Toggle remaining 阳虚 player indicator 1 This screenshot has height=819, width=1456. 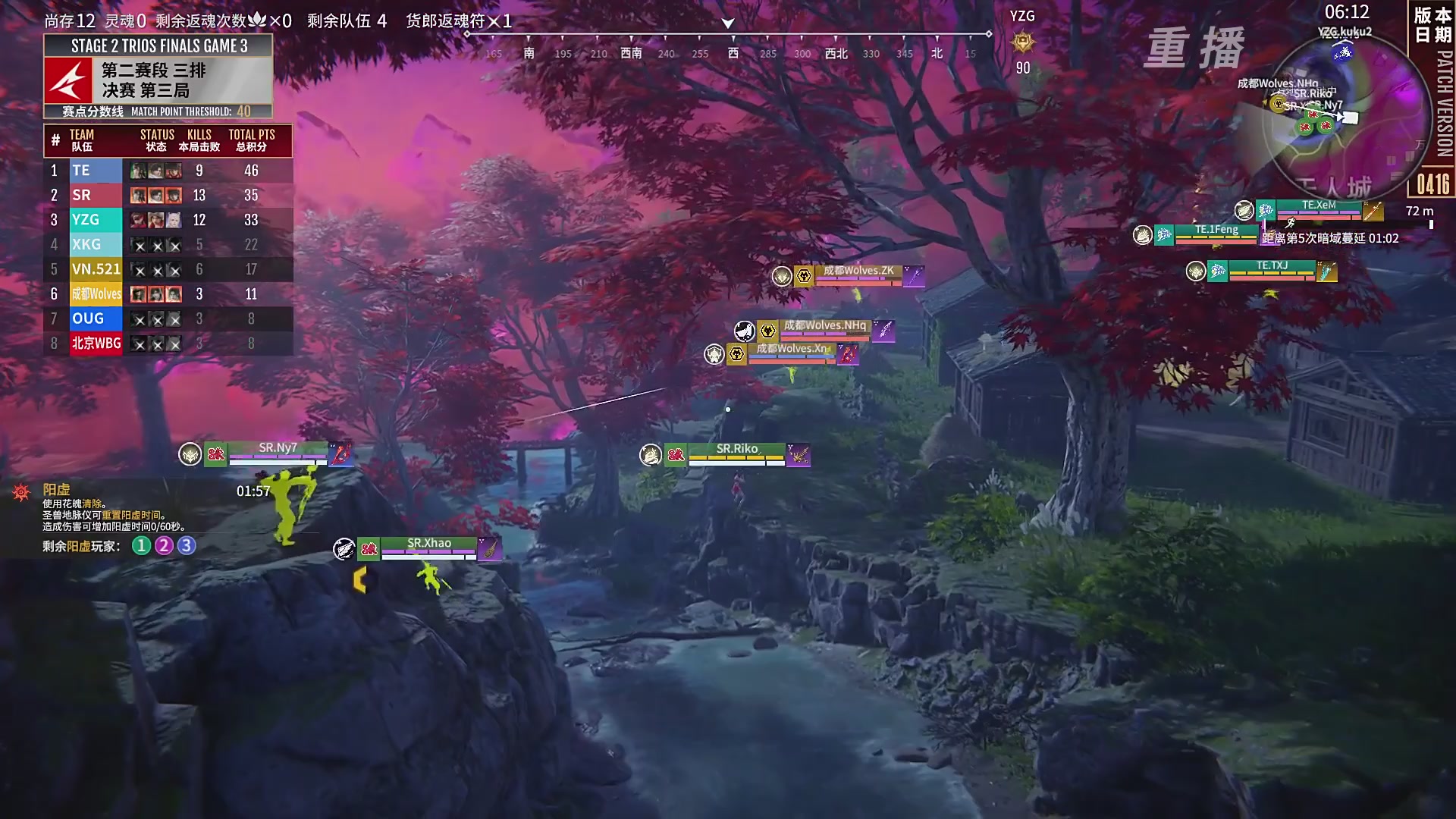140,544
